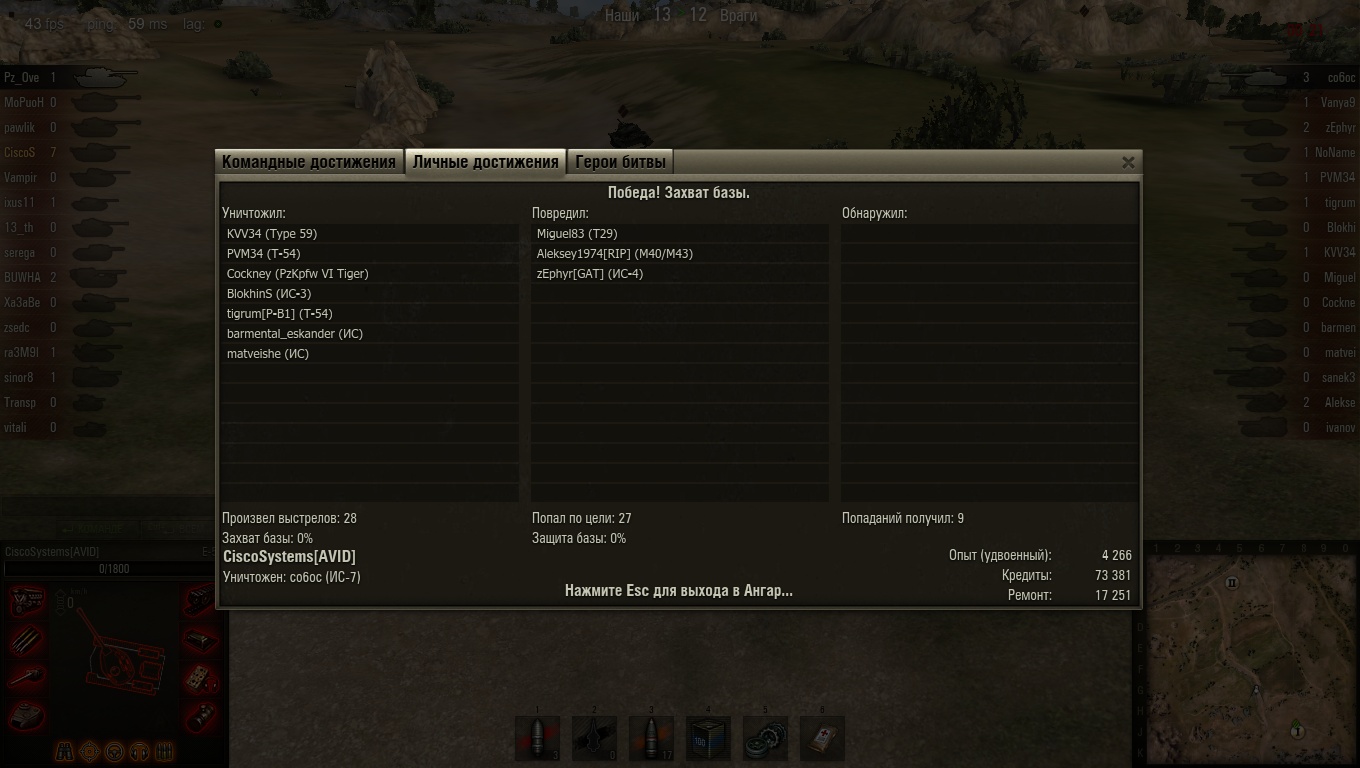Choose the barmental_eskander (ИС) row
Viewport: 1360px width, 768px height.
pyautogui.click(x=294, y=334)
